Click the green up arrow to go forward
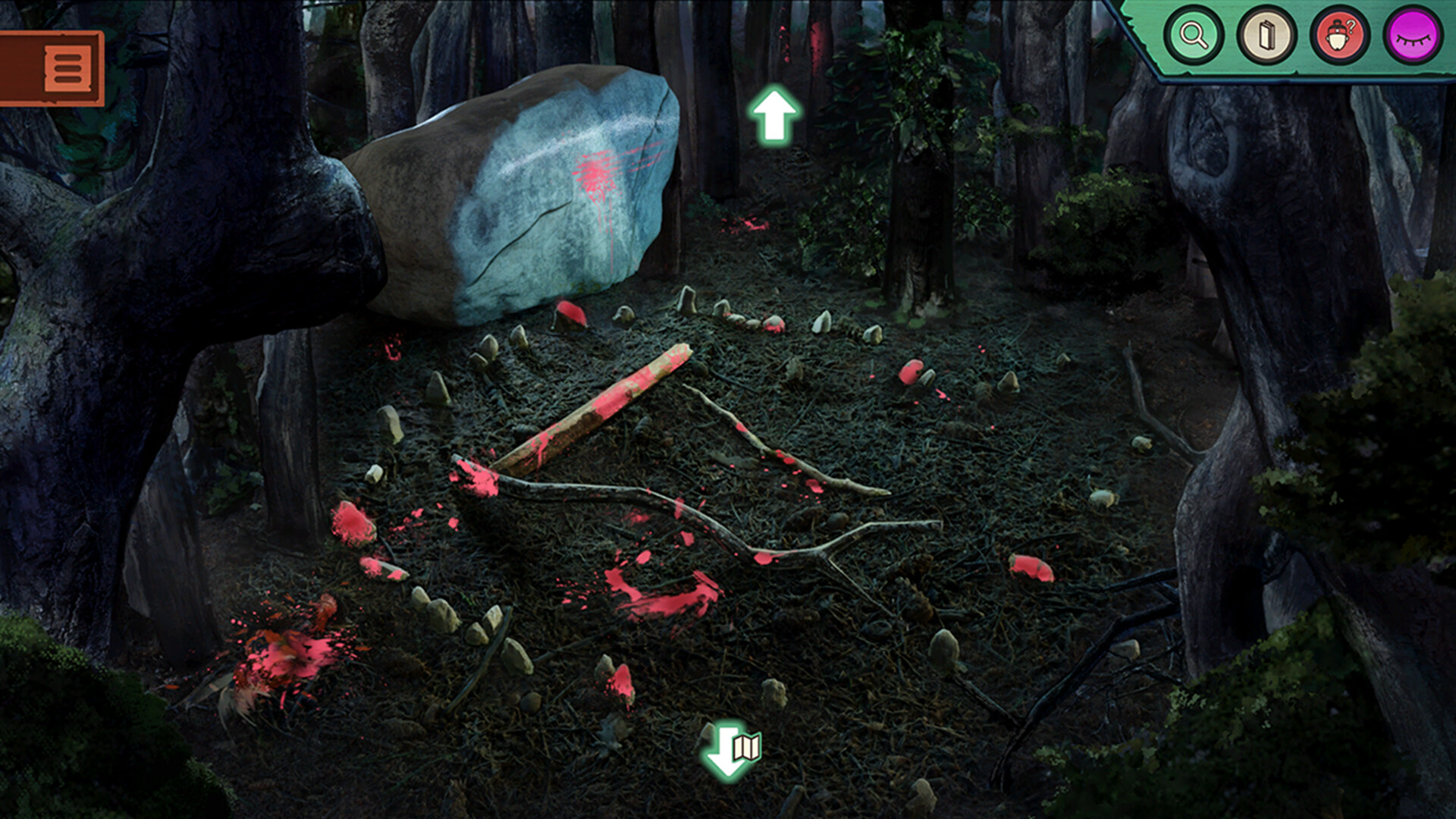1456x819 pixels. pos(774,114)
